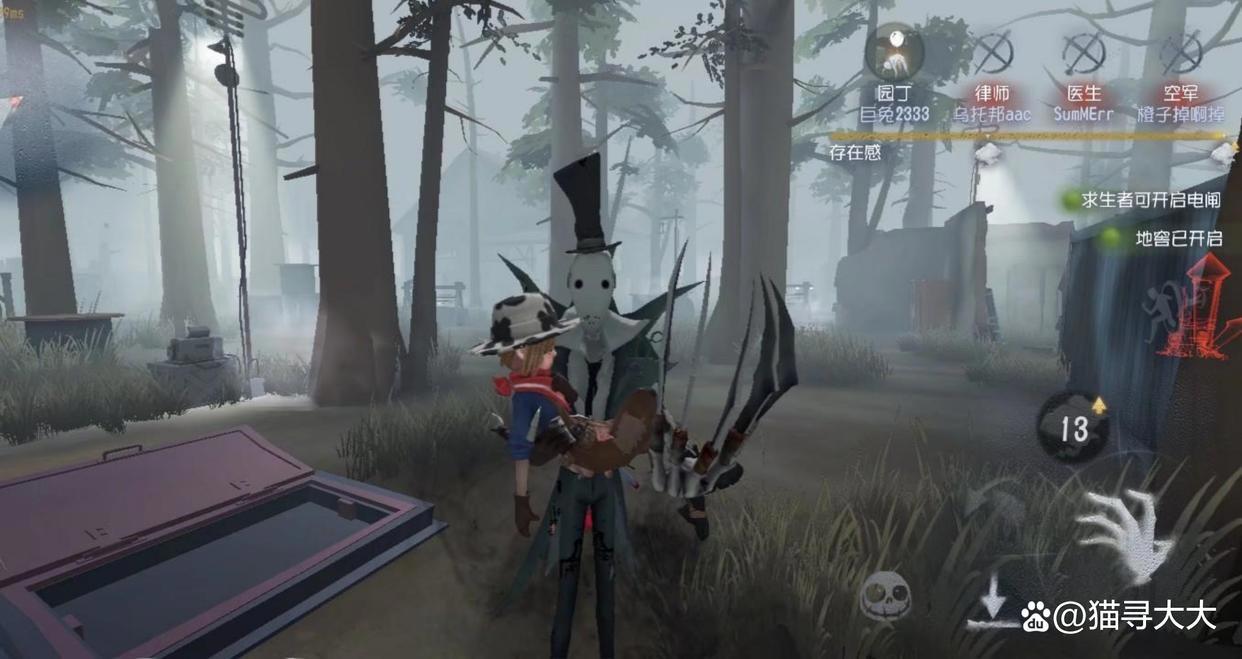Viewport: 1242px width, 659px height.
Task: Click the crossed-out Lawyer status icon
Action: point(991,53)
